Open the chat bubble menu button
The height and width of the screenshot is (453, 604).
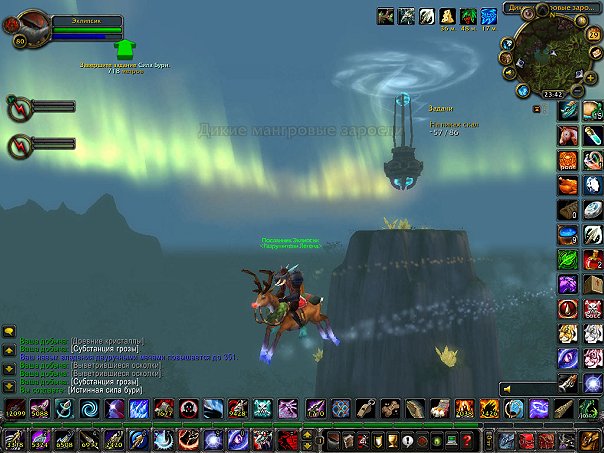(x=8, y=331)
